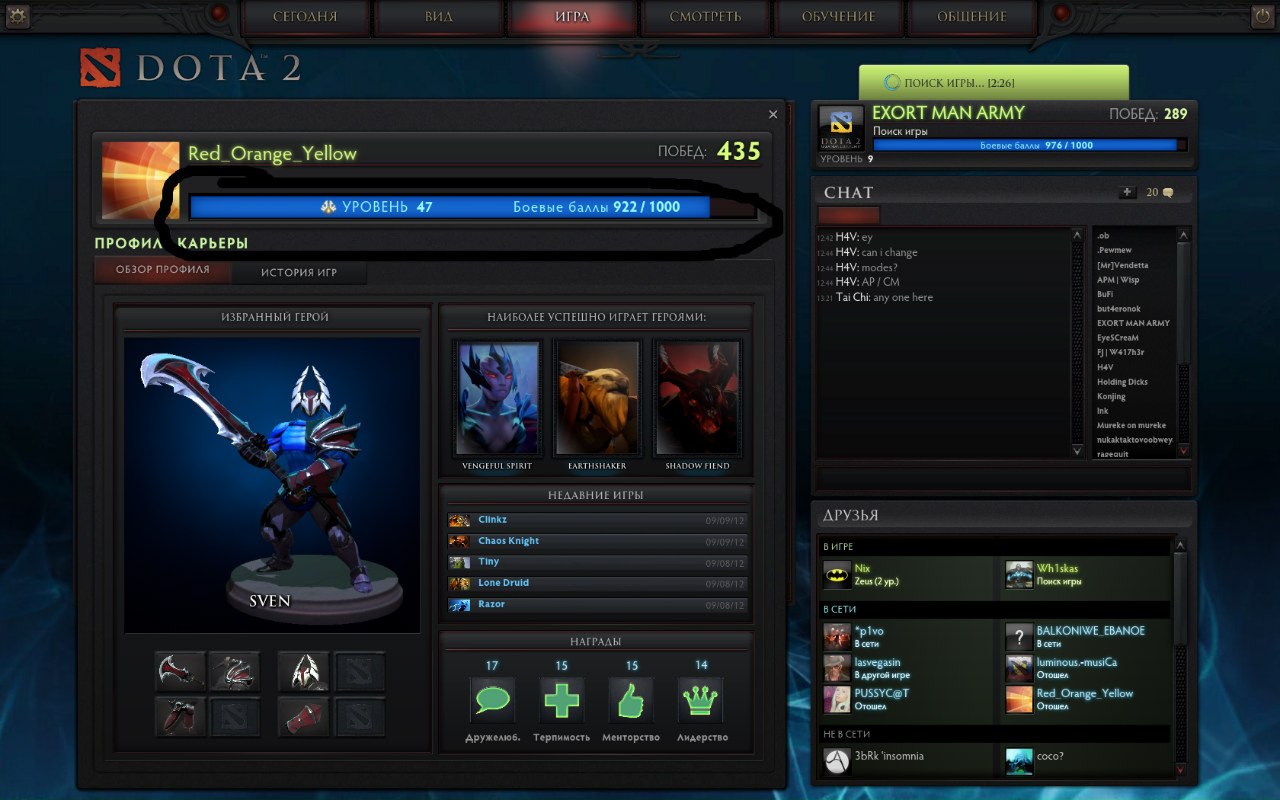Open the recent Clinkz match
Image resolution: width=1280 pixels, height=800 pixels.
597,520
